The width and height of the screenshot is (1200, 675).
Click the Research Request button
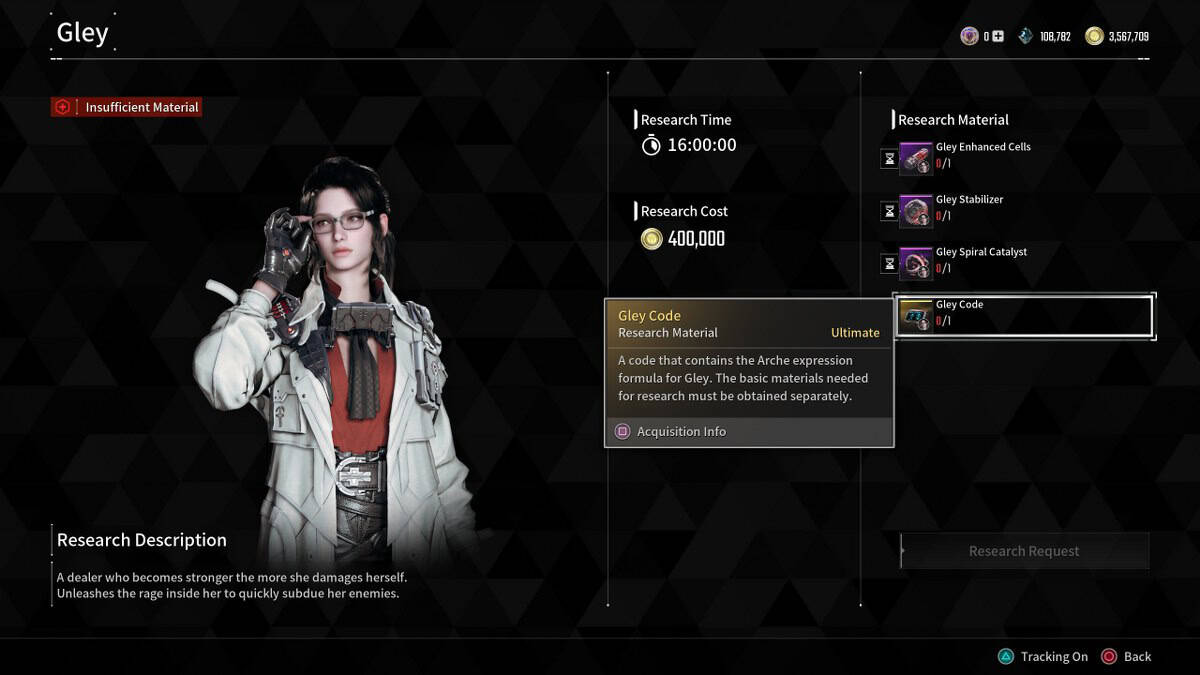[1024, 551]
